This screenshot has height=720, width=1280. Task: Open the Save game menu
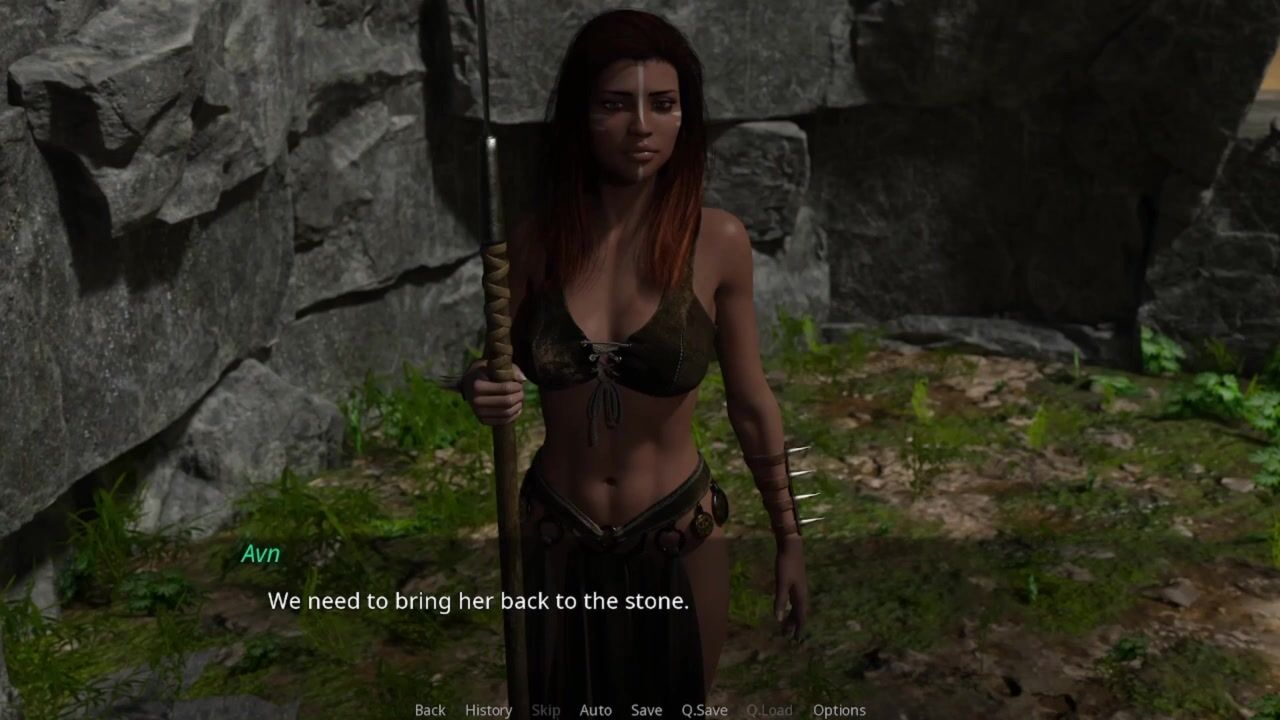point(646,710)
